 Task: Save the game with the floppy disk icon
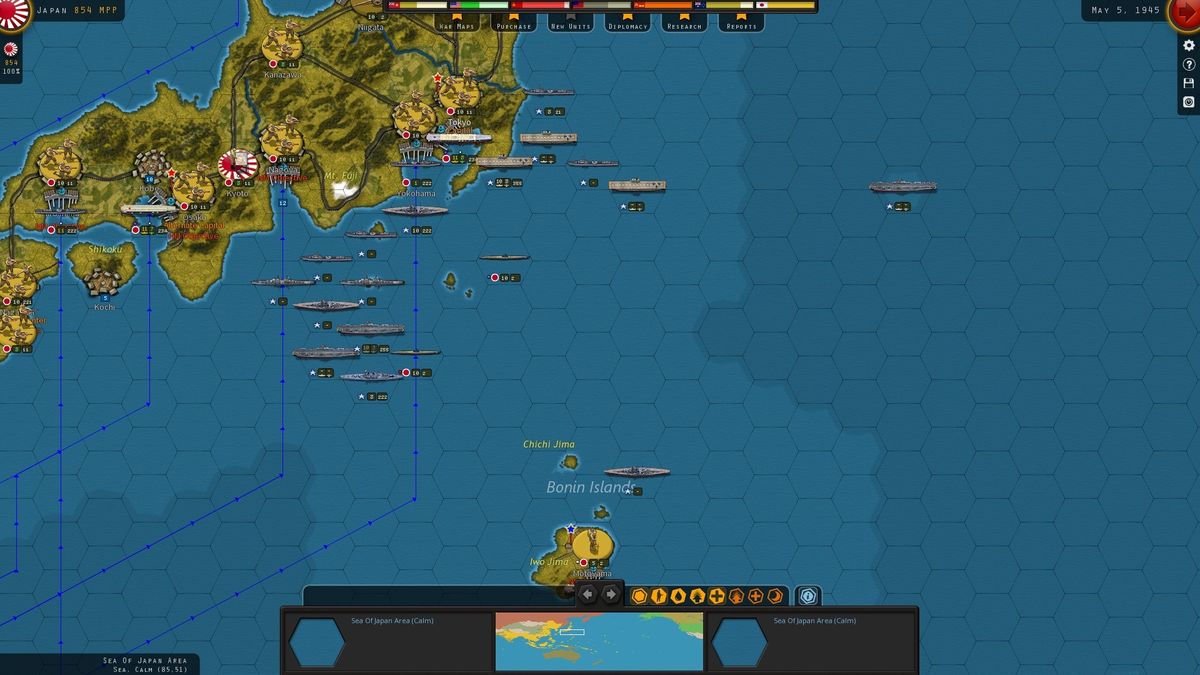(1189, 83)
